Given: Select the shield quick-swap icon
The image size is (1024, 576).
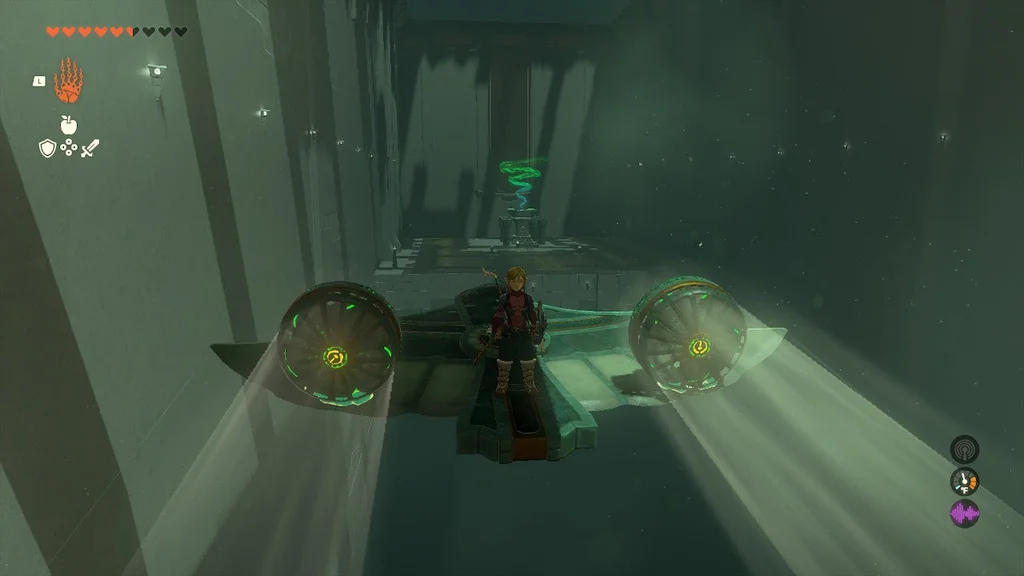Looking at the screenshot, I should [47, 148].
